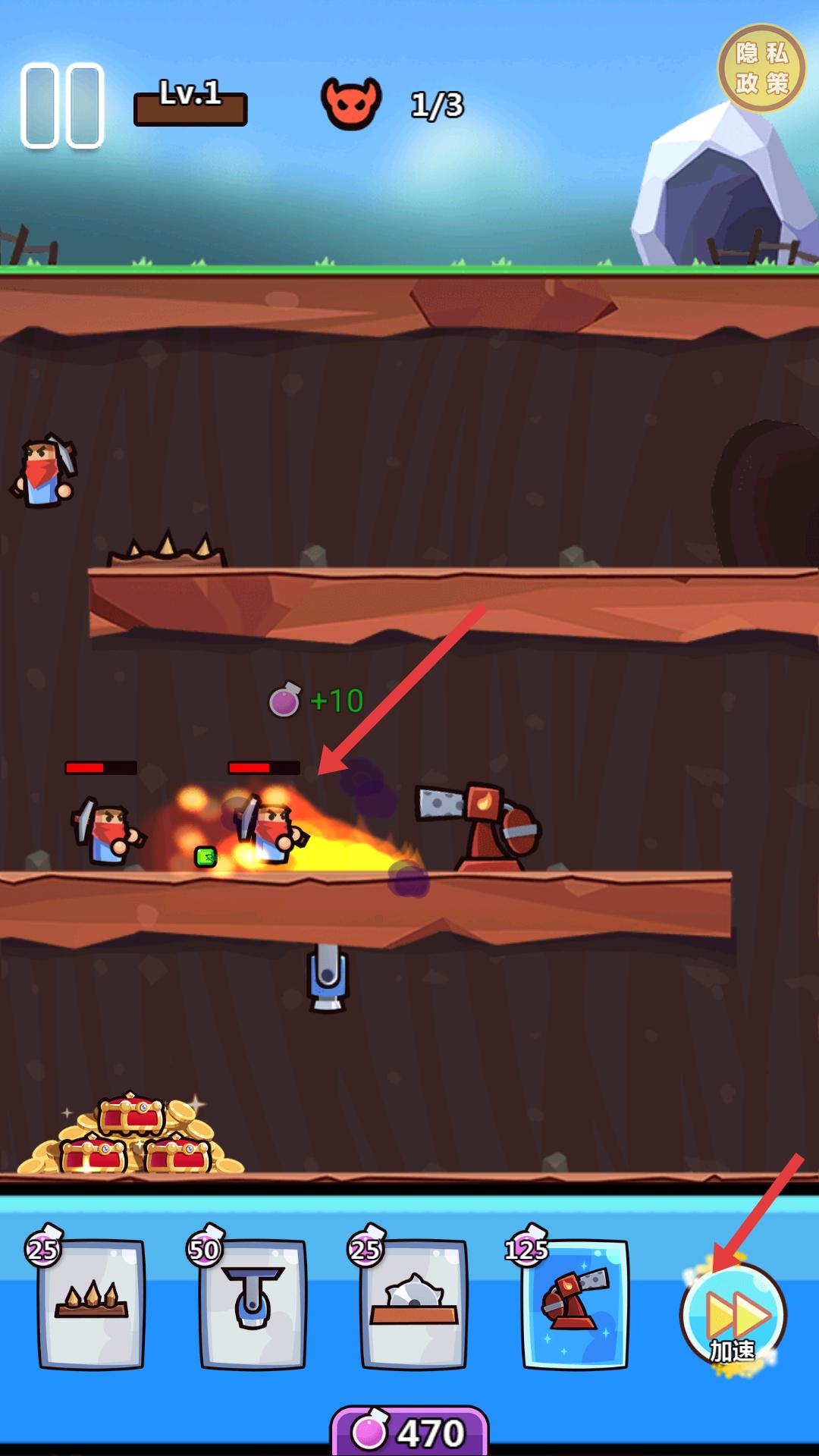The height and width of the screenshot is (1456, 819).
Task: Open the 隐私政策 privacy policy
Action: [x=761, y=68]
